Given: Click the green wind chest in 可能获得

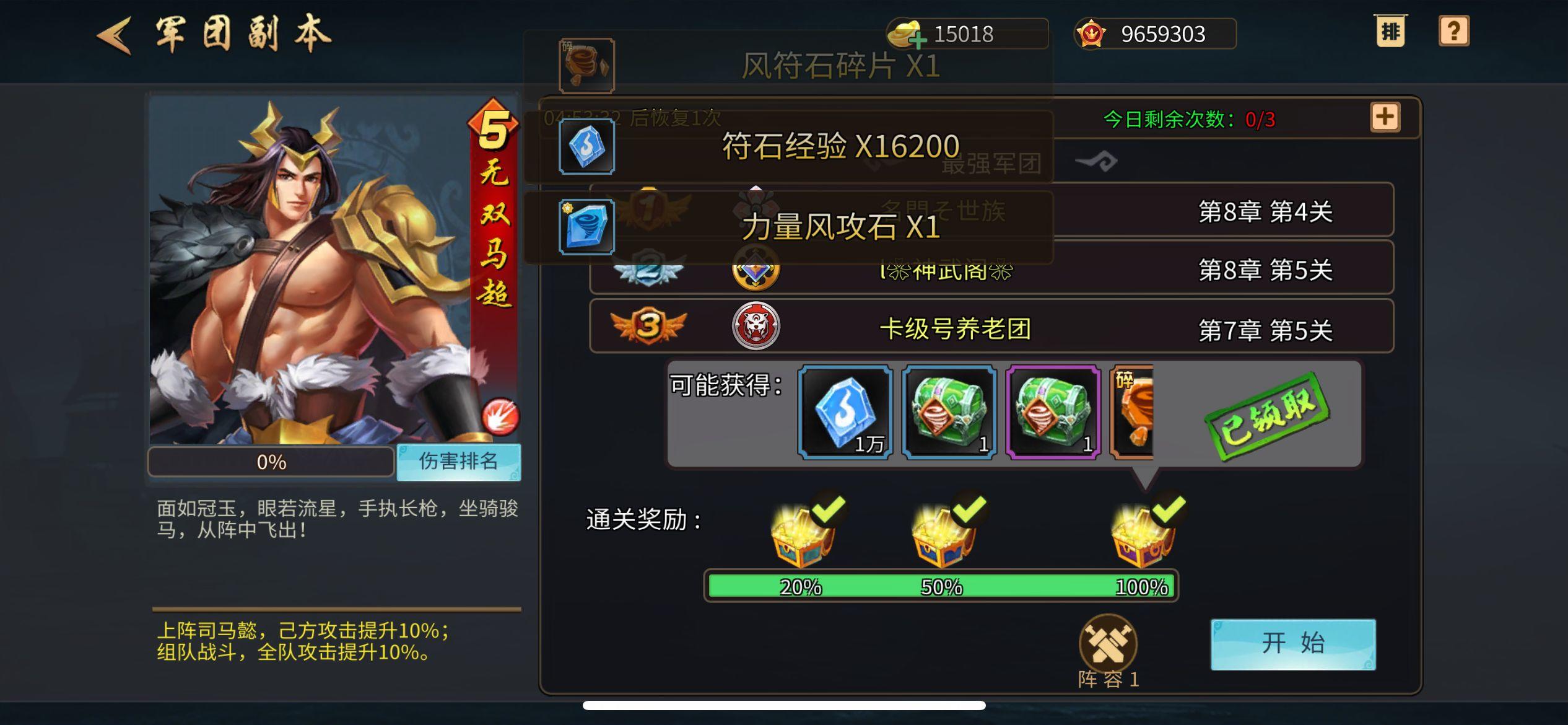Looking at the screenshot, I should pyautogui.click(x=949, y=413).
